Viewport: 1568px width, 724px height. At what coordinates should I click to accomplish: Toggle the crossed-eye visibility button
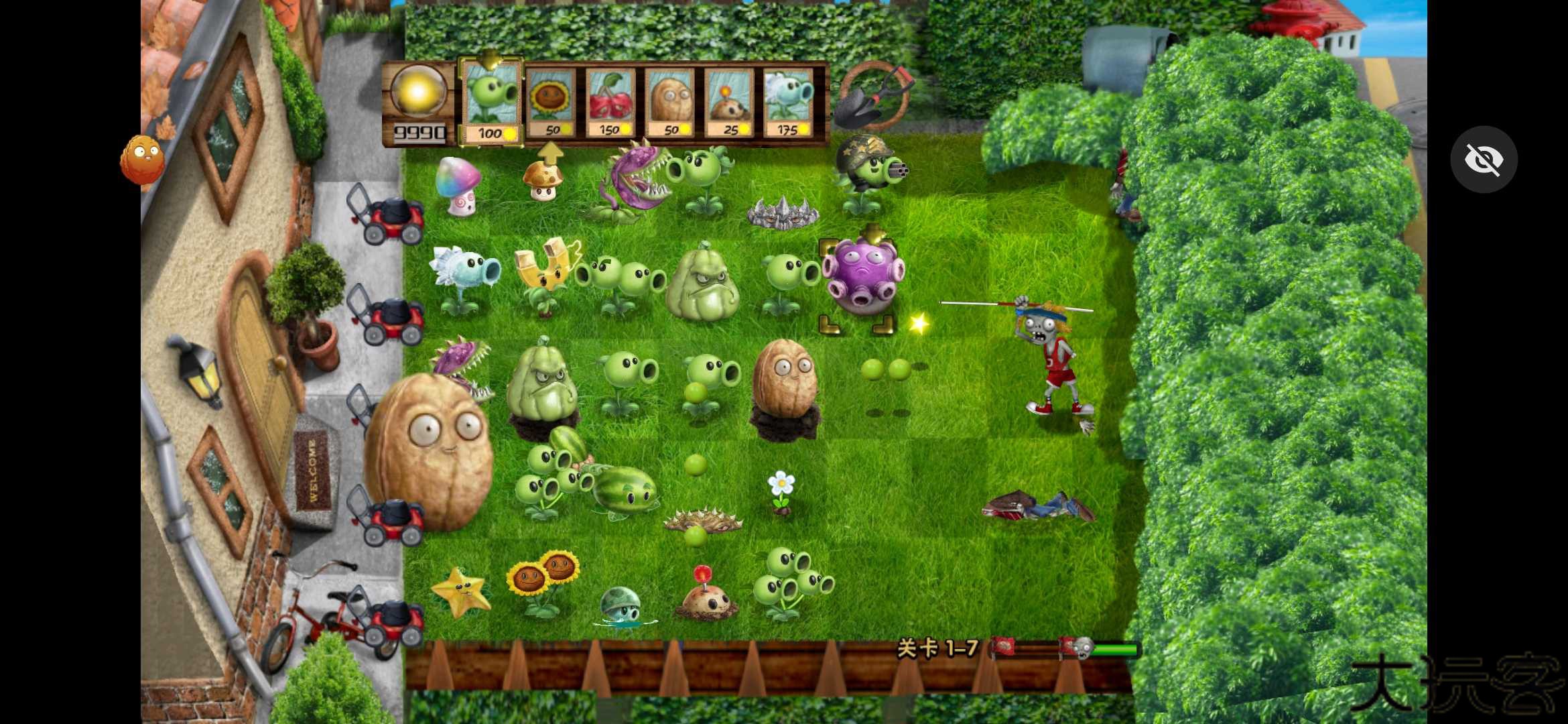coord(1484,160)
